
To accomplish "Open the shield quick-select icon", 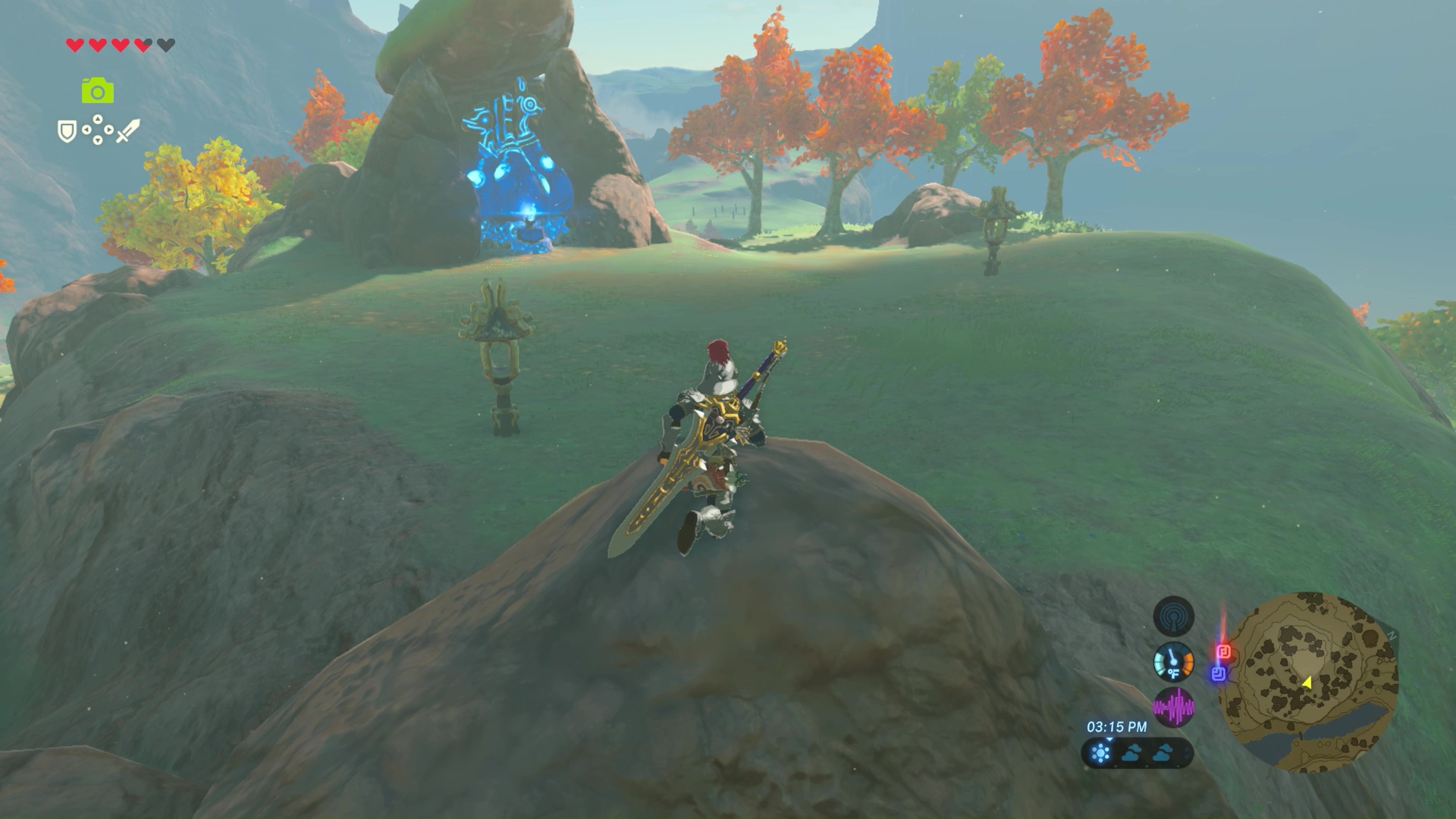I will (x=67, y=131).
